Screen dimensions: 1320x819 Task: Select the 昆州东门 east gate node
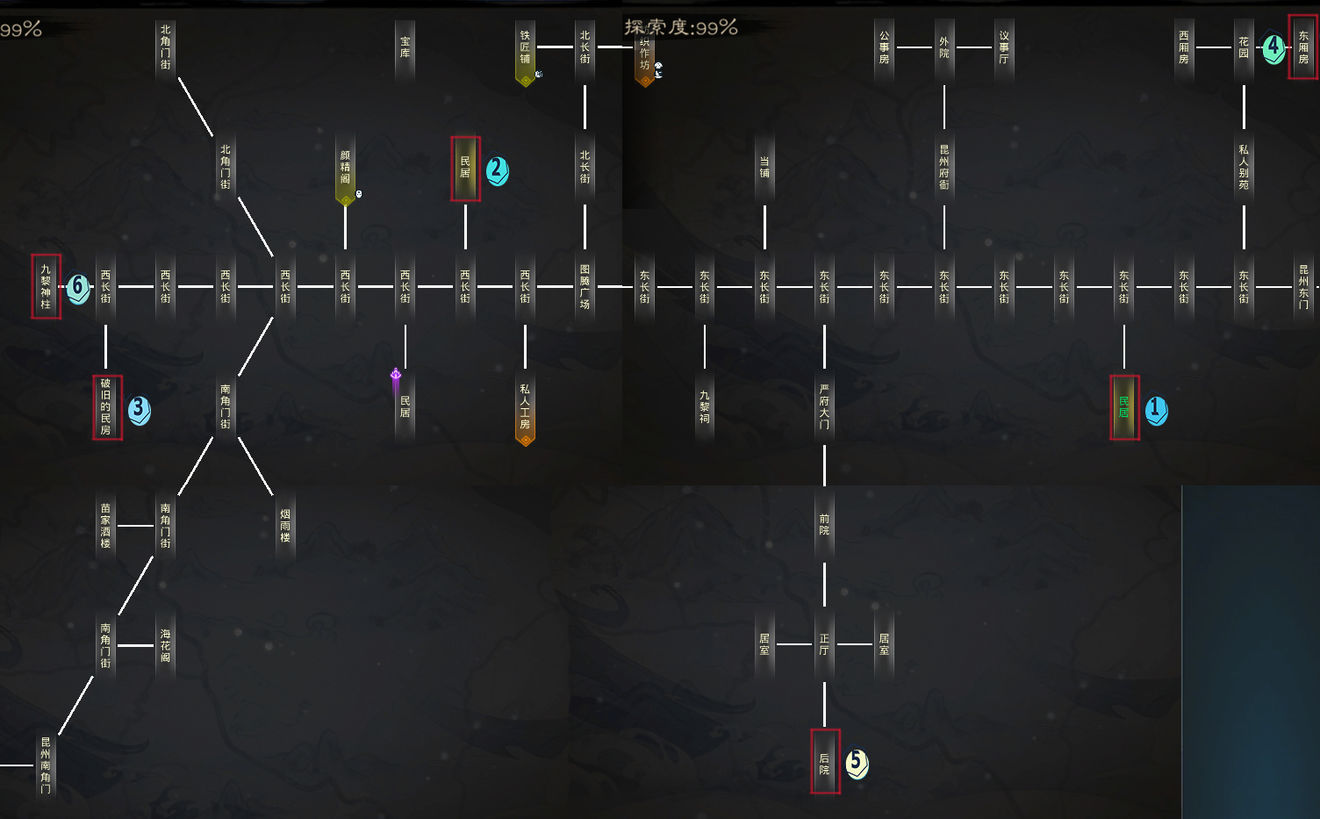[x=1303, y=287]
